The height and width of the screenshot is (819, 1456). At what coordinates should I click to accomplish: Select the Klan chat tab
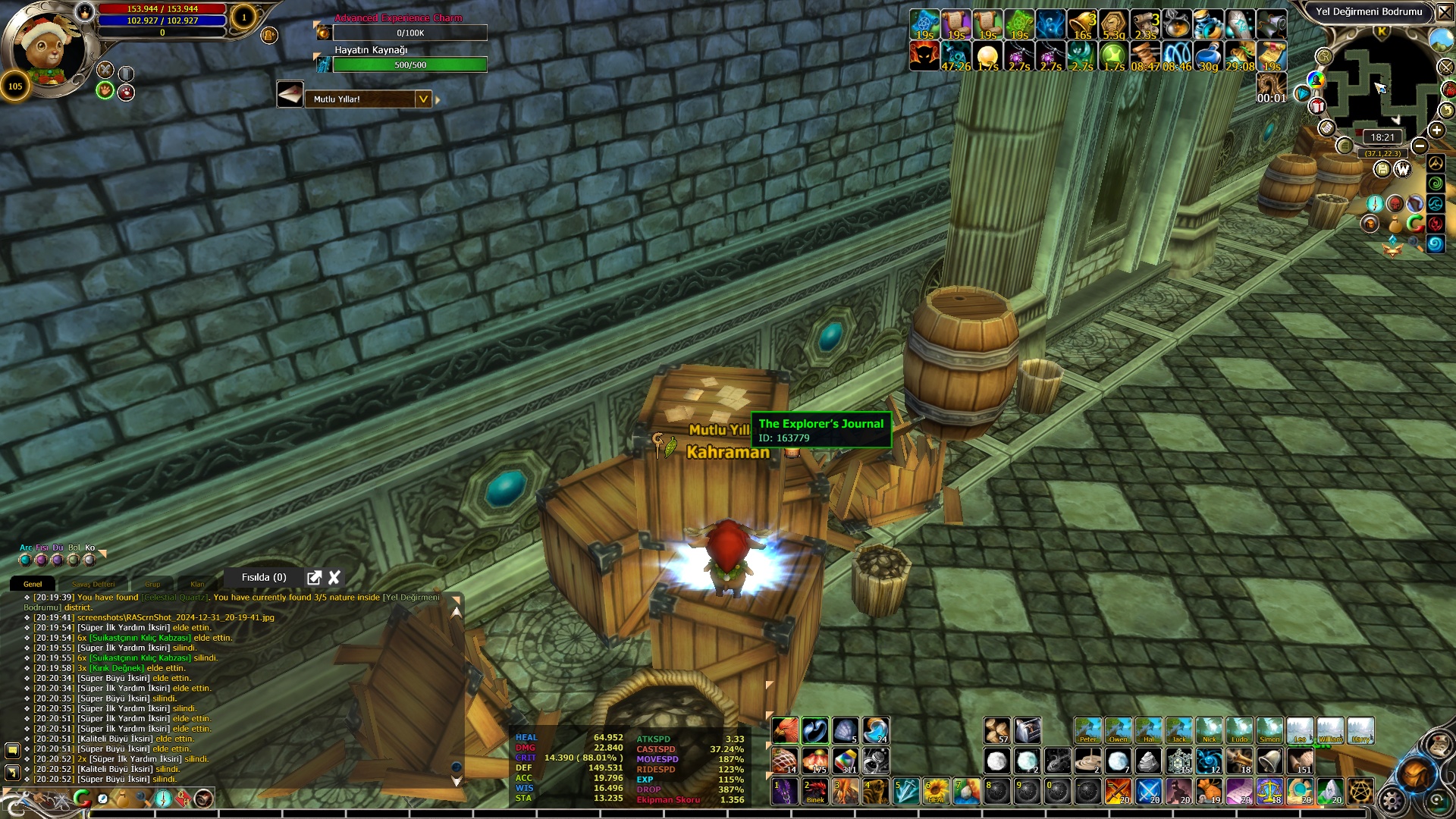click(197, 584)
